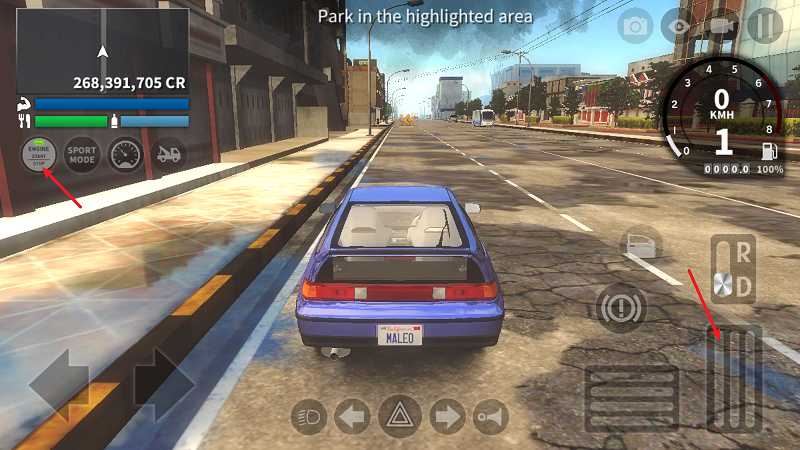Steer left with the large left arrow

62,385
